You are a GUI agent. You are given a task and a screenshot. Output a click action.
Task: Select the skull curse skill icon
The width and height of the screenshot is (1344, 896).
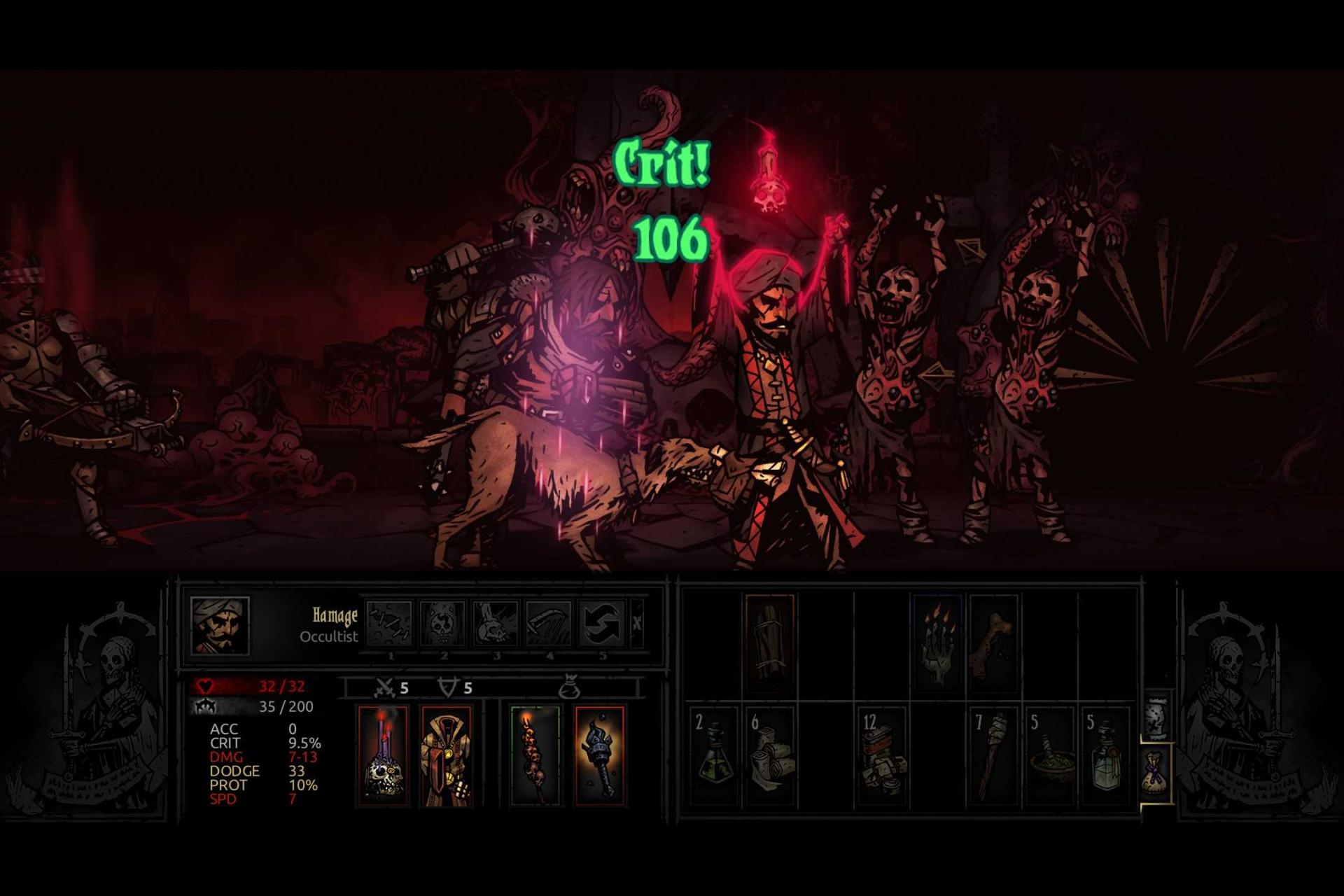pyautogui.click(x=443, y=623)
